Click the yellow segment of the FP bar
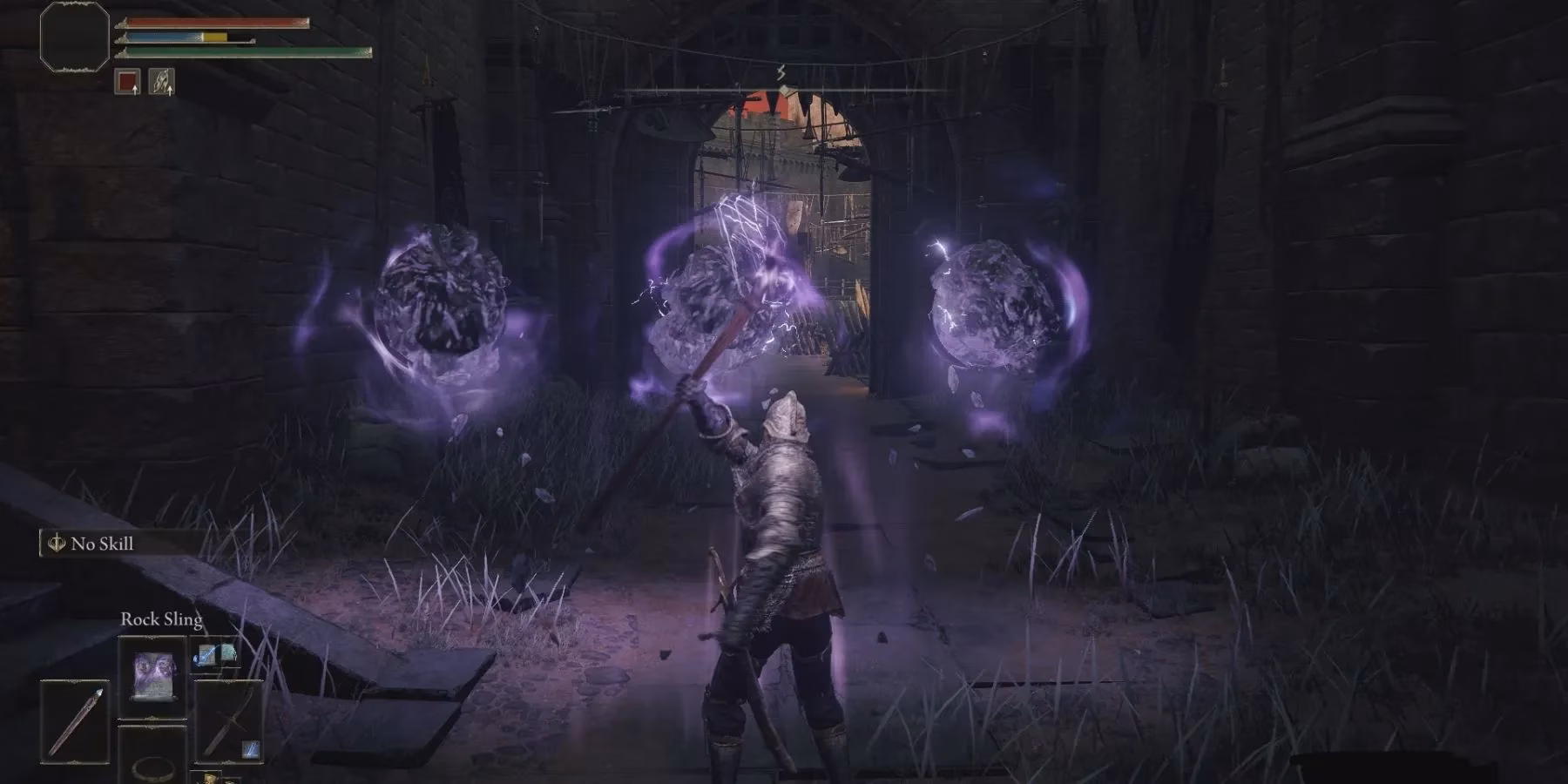Screen dimensions: 1568x784 click(215, 37)
